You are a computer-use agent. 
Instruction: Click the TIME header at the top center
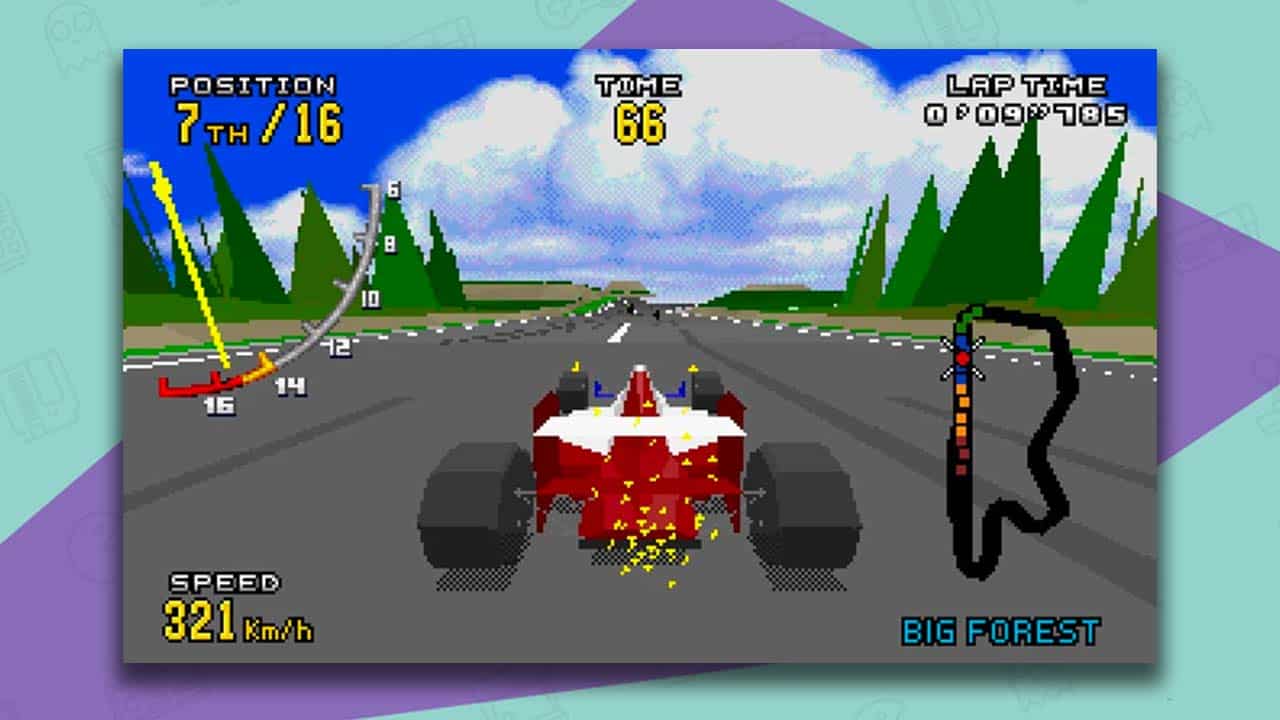640,88
